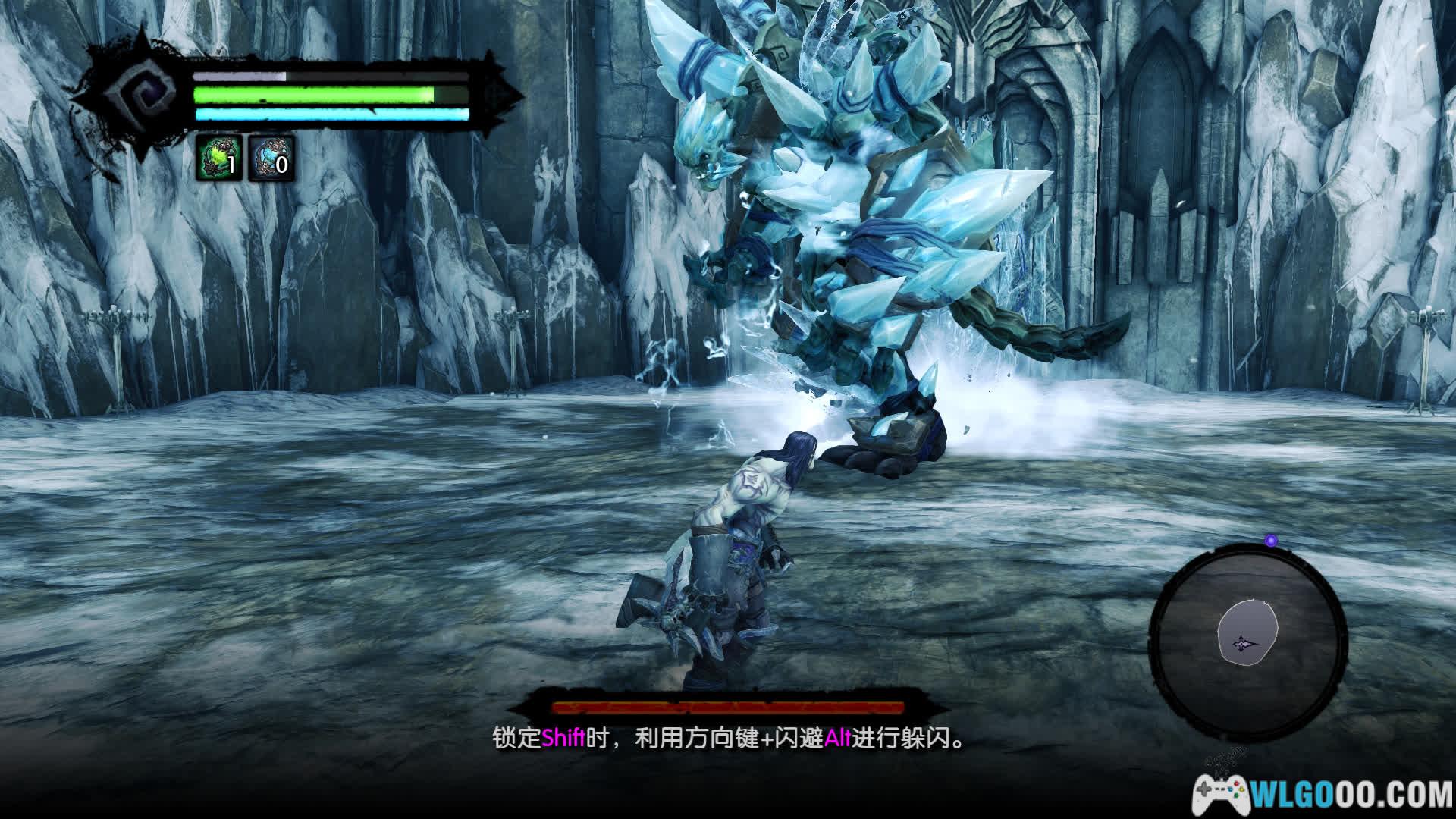
Task: Select the green health potion slot
Action: [219, 158]
